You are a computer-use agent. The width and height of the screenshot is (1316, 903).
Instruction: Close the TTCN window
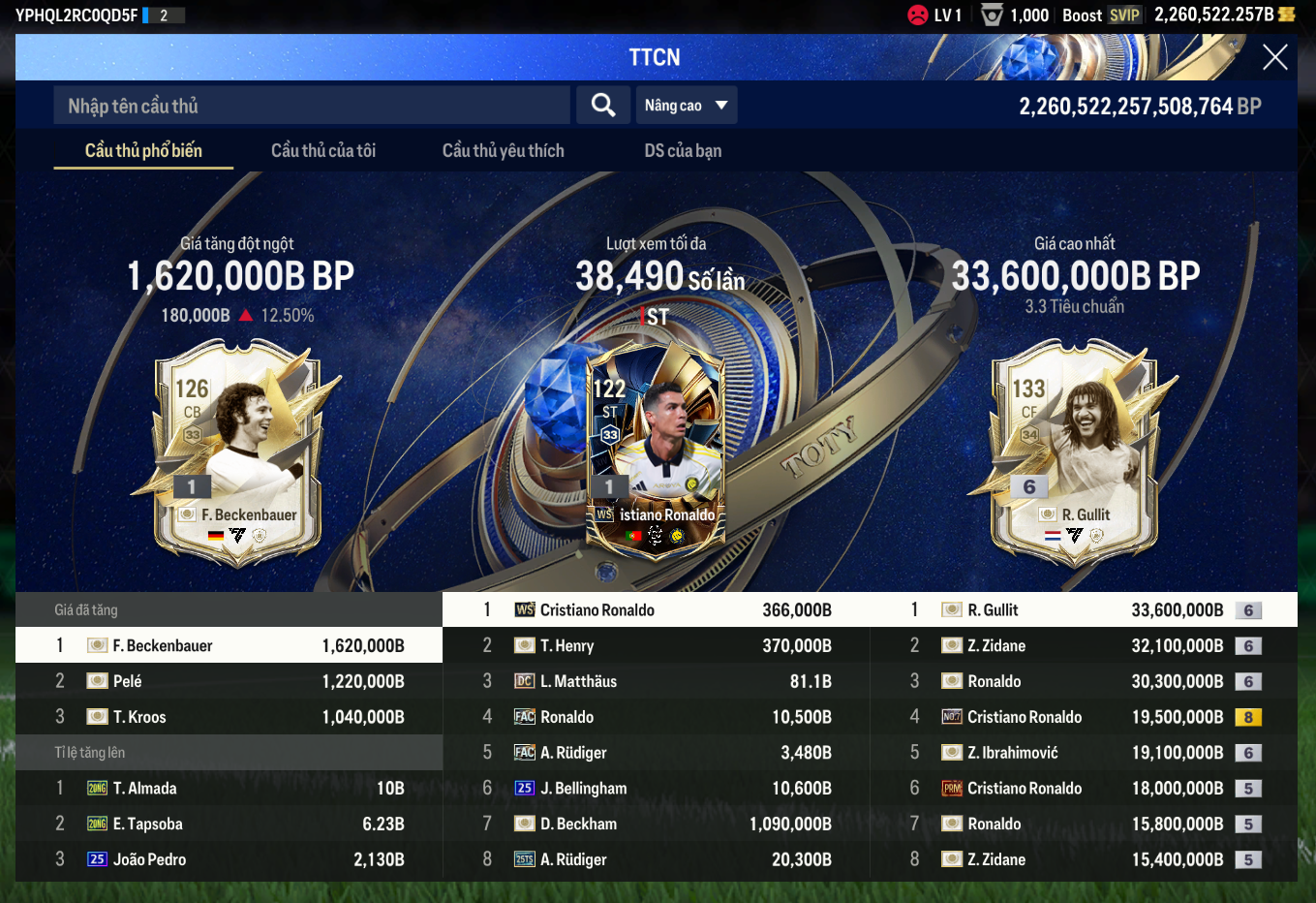[x=1274, y=57]
